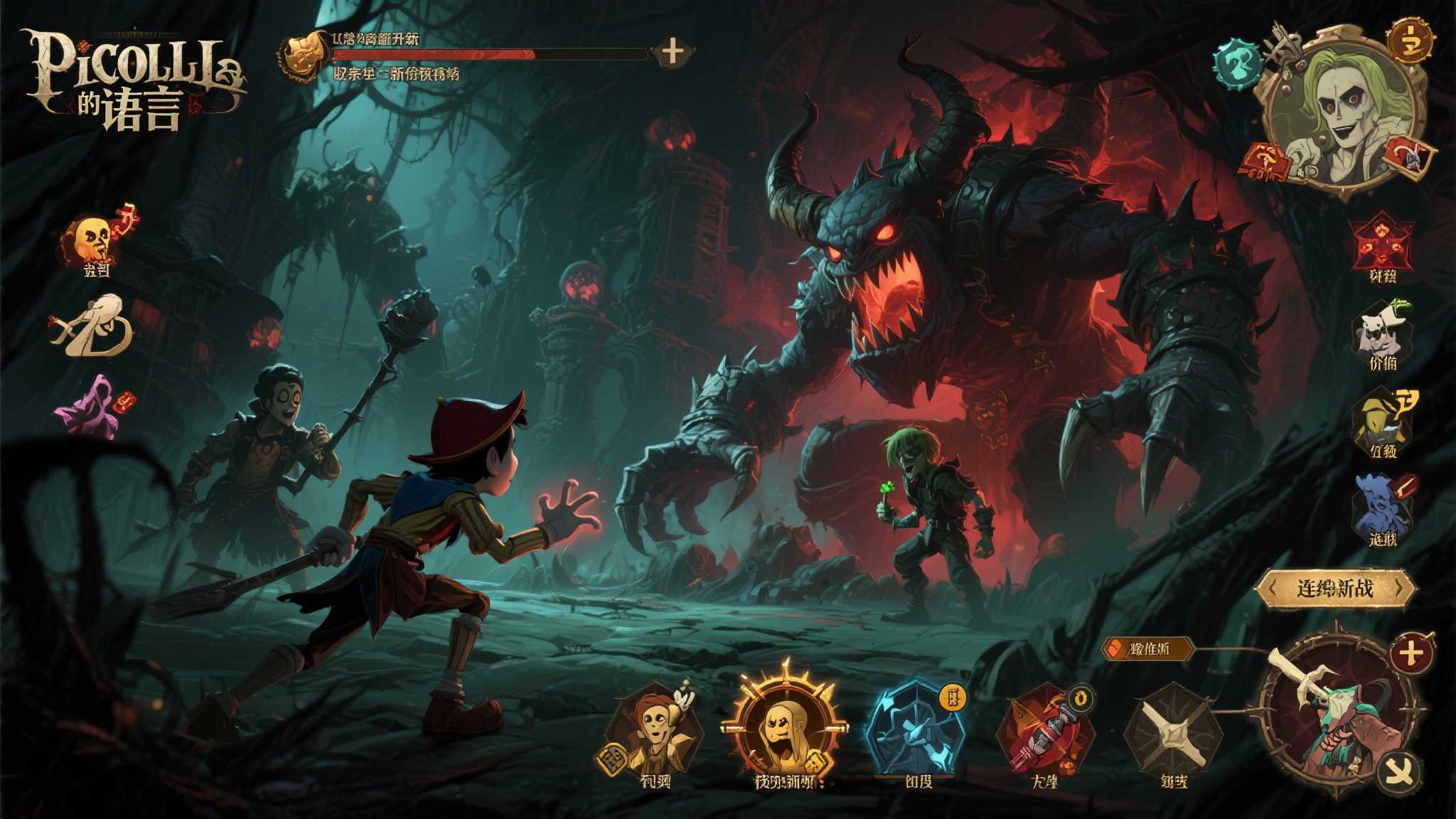Click the small crossed tools button
This screenshot has height=819, width=1456.
[x=1398, y=773]
